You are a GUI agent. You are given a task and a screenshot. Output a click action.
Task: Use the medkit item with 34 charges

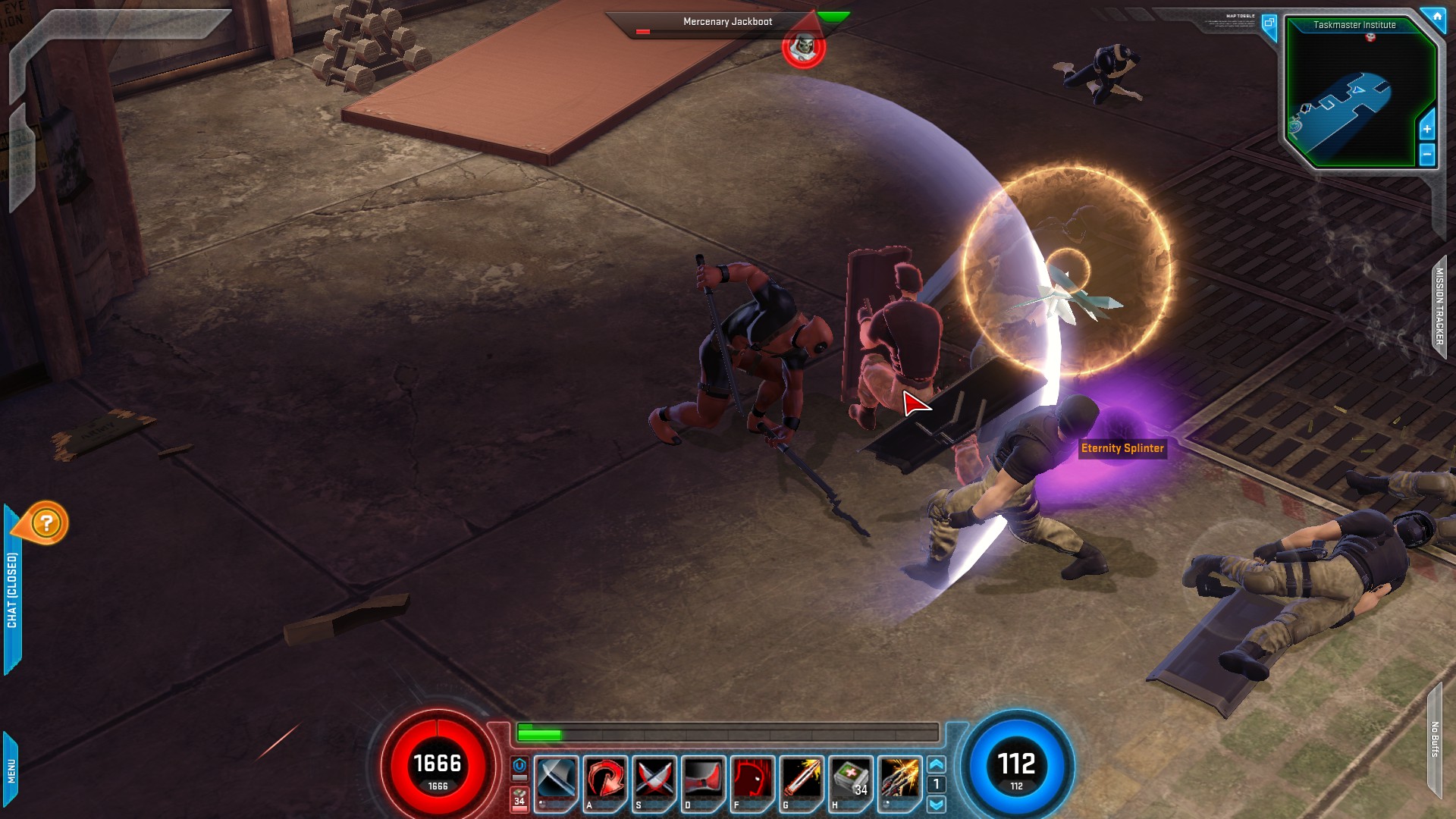850,779
